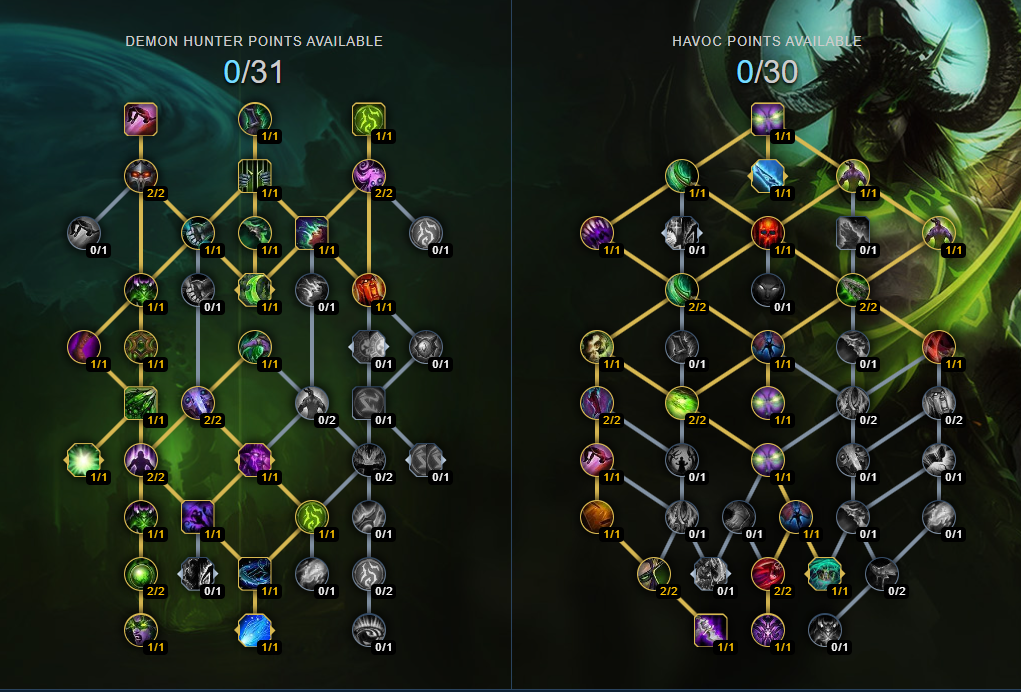Image resolution: width=1021 pixels, height=692 pixels.
Task: Click the red-eyed helmet talent node
Action: click(140, 176)
